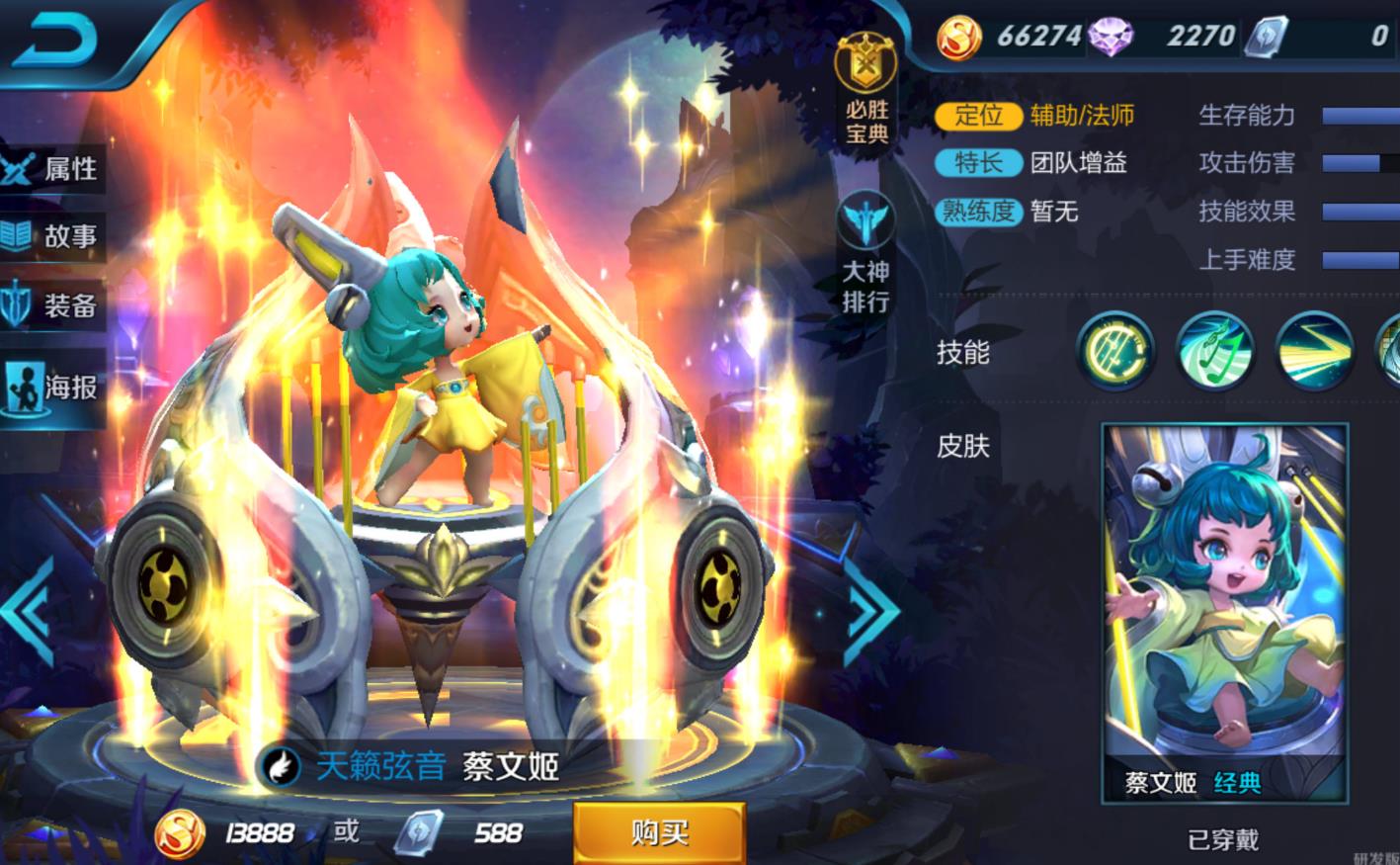
Task: Switch to the 装备 equipment tab
Action: pyautogui.click(x=54, y=305)
